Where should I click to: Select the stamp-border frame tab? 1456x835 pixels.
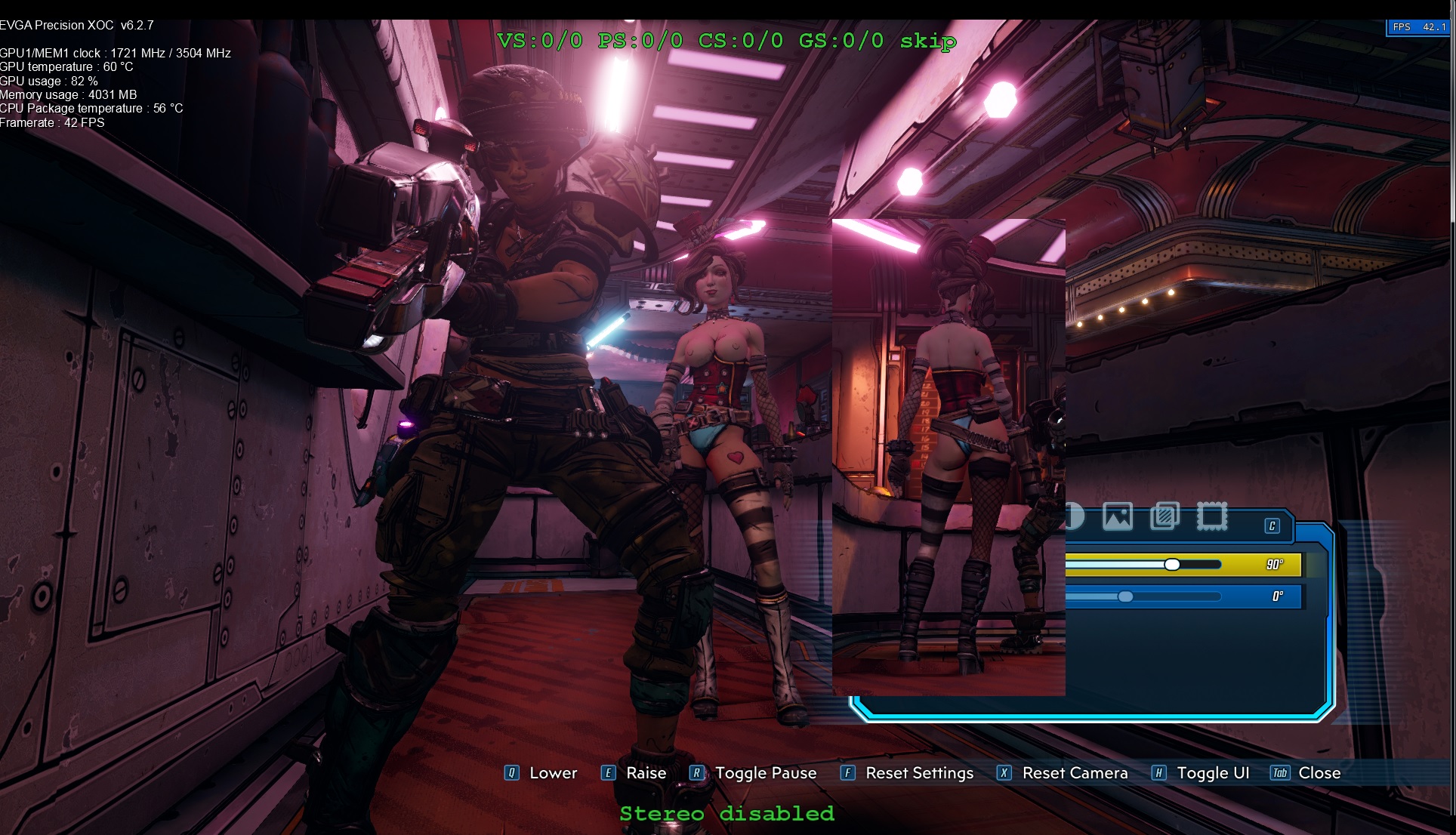[1212, 517]
